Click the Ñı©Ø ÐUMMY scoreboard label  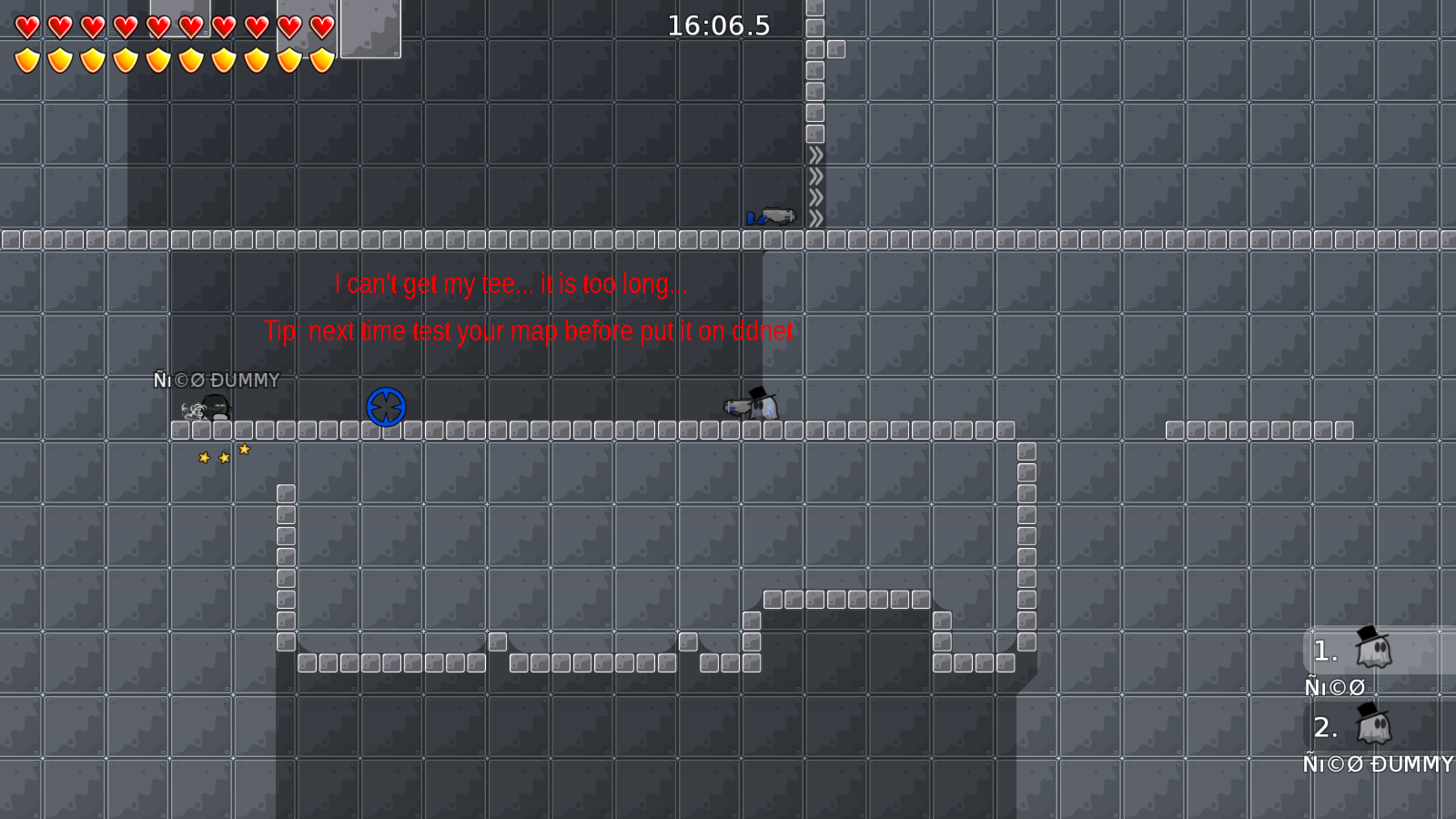1379,764
